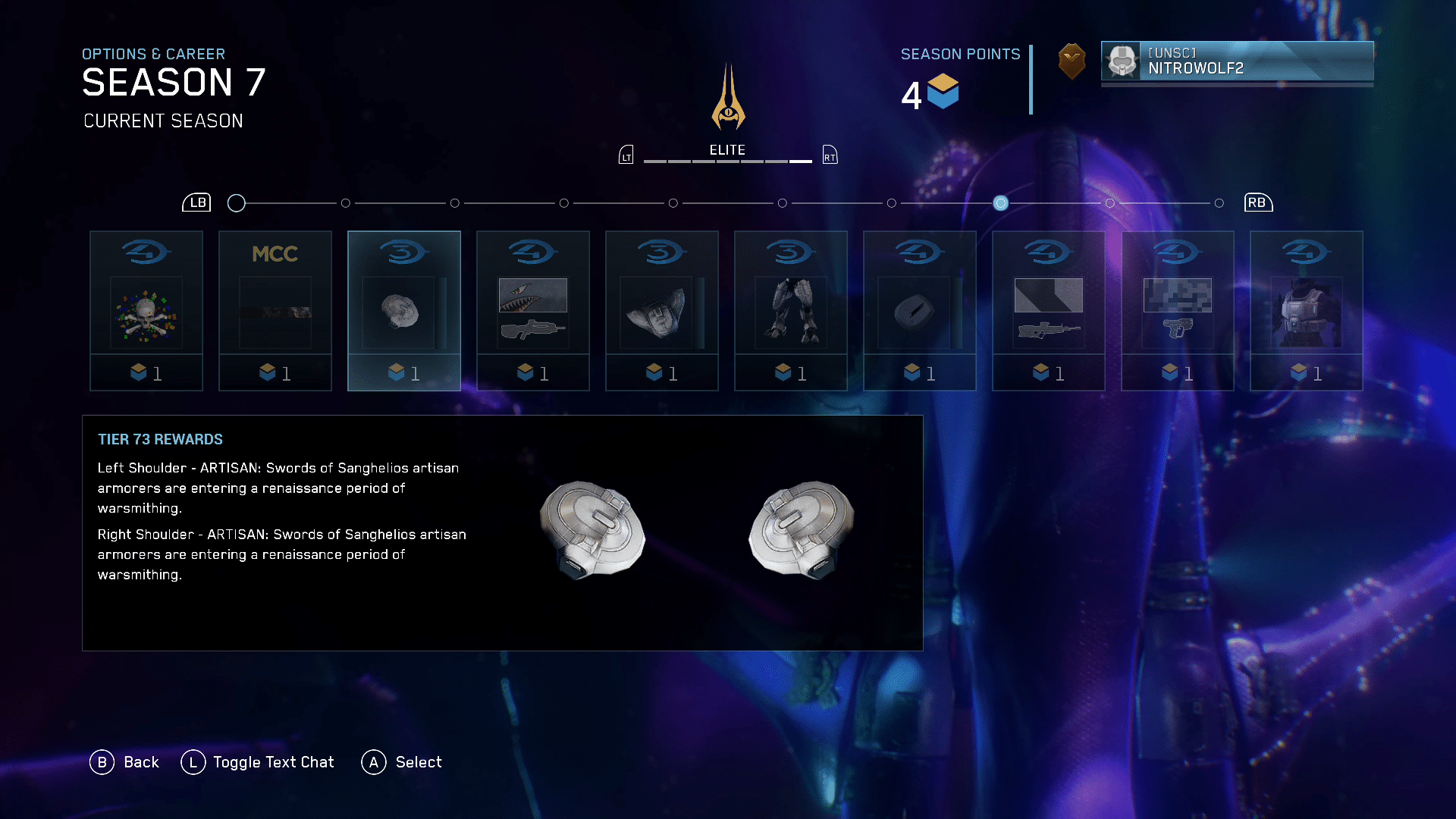Select the armored legs reward tile
The height and width of the screenshot is (819, 1456).
(791, 311)
